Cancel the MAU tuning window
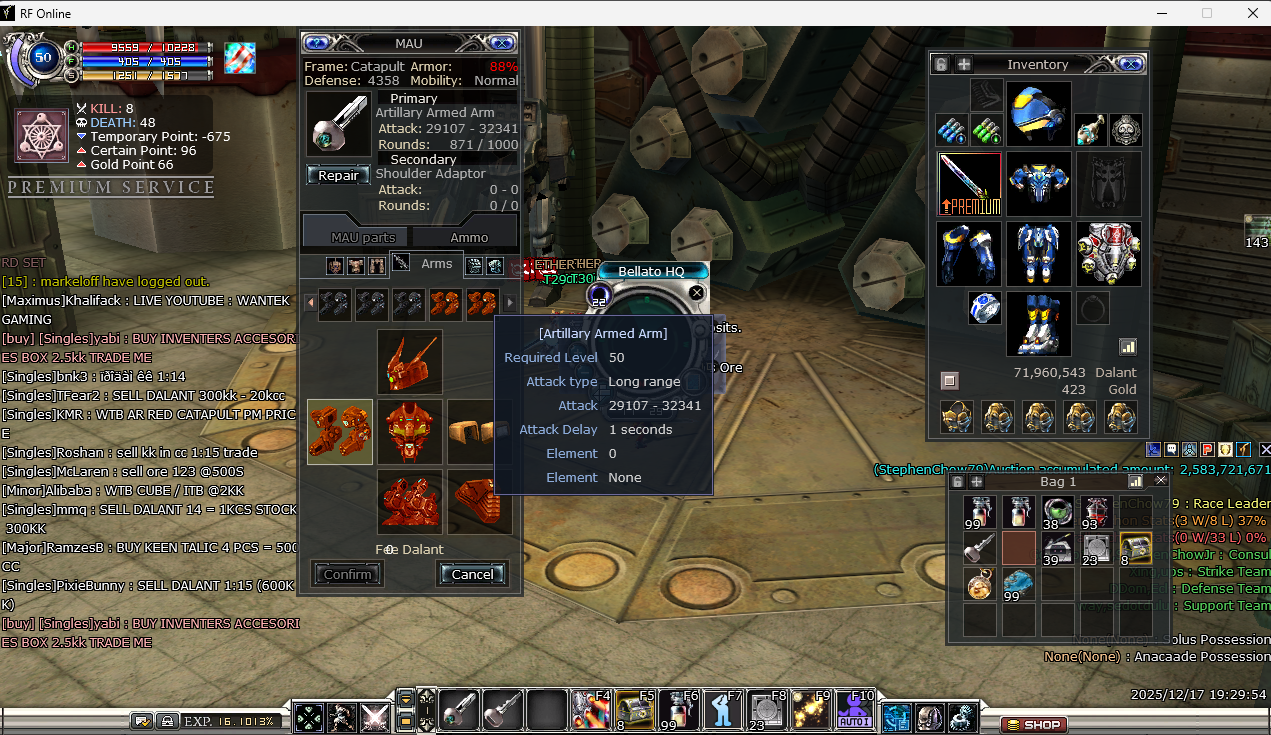 [472, 574]
